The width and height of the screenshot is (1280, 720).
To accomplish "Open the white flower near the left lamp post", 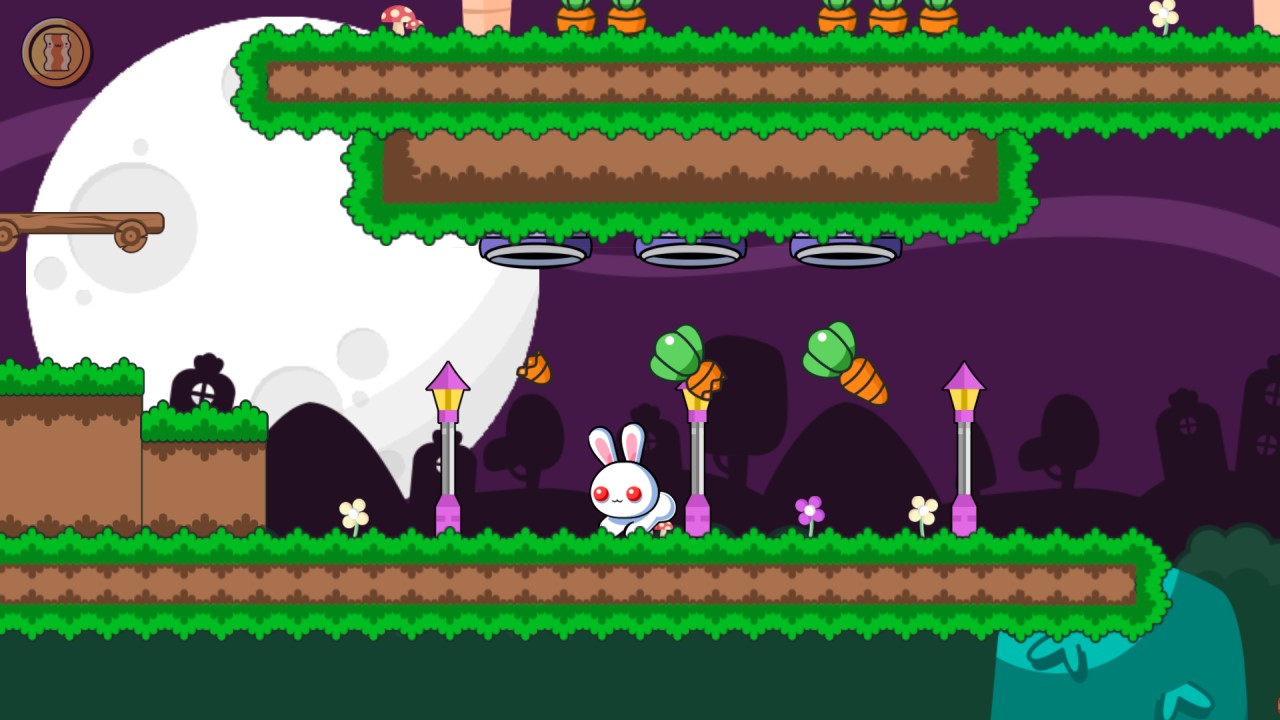I will [x=352, y=513].
